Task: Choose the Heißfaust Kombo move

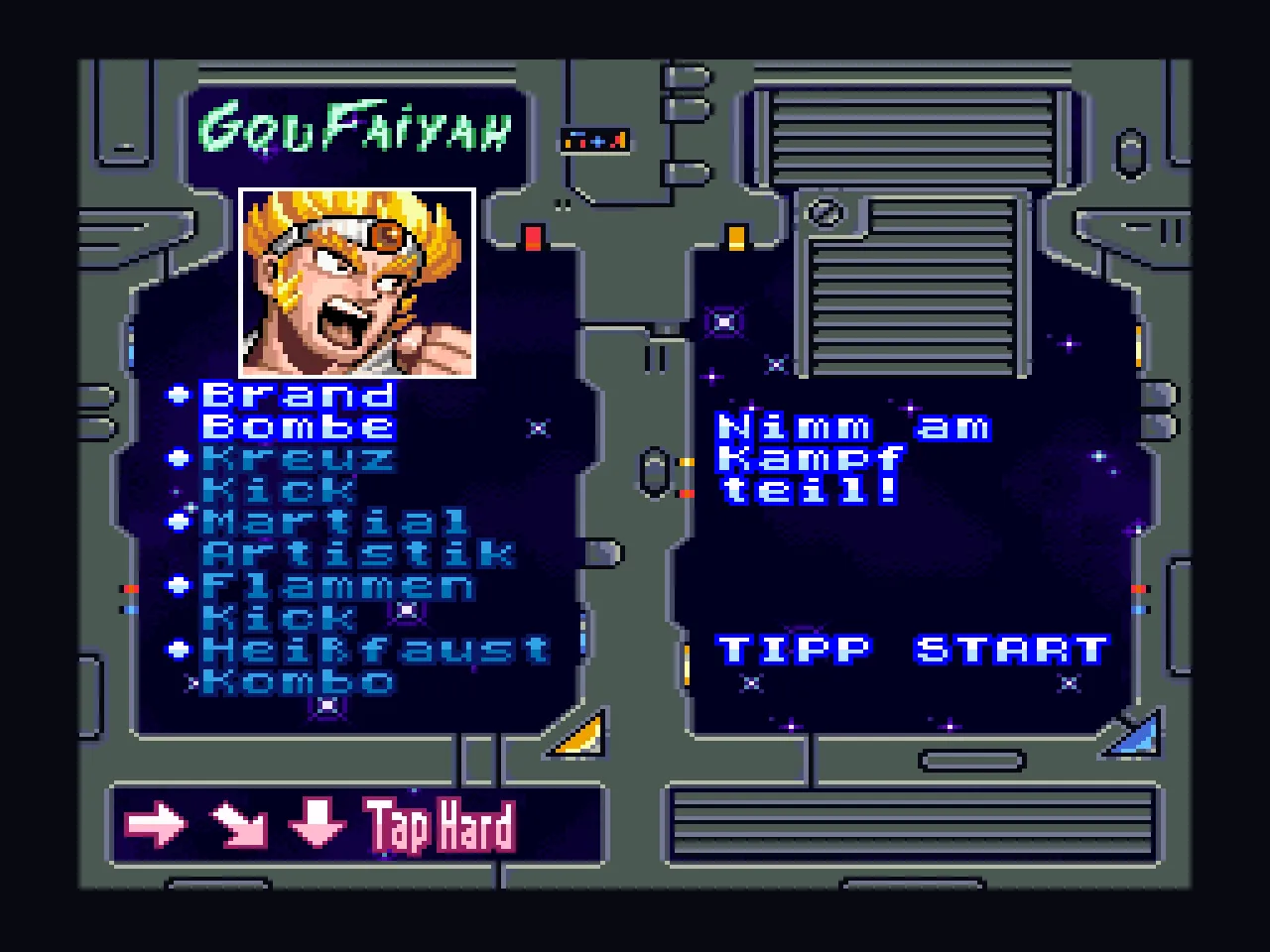Action: pyautogui.click(x=373, y=664)
